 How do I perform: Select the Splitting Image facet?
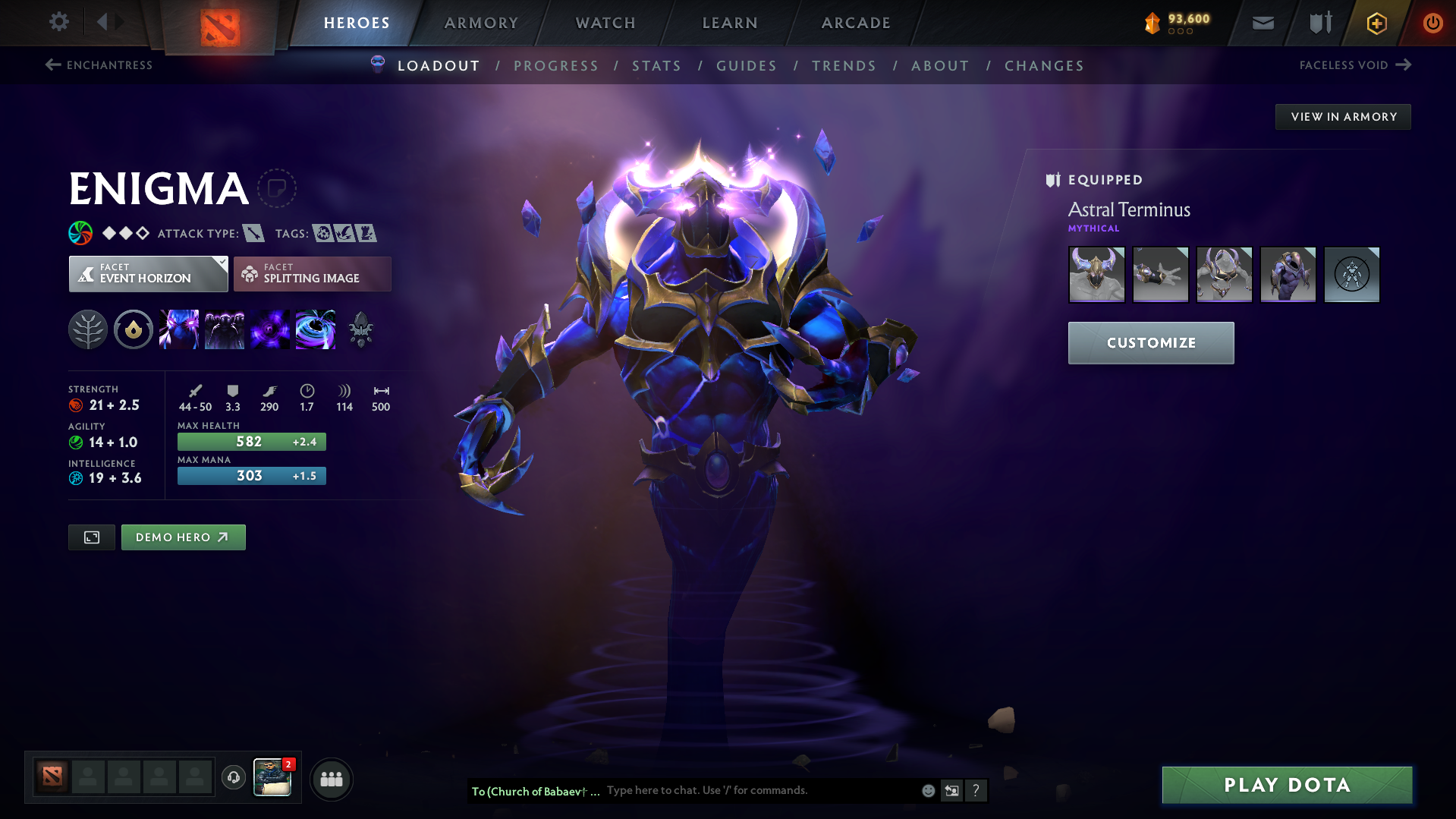coord(312,273)
